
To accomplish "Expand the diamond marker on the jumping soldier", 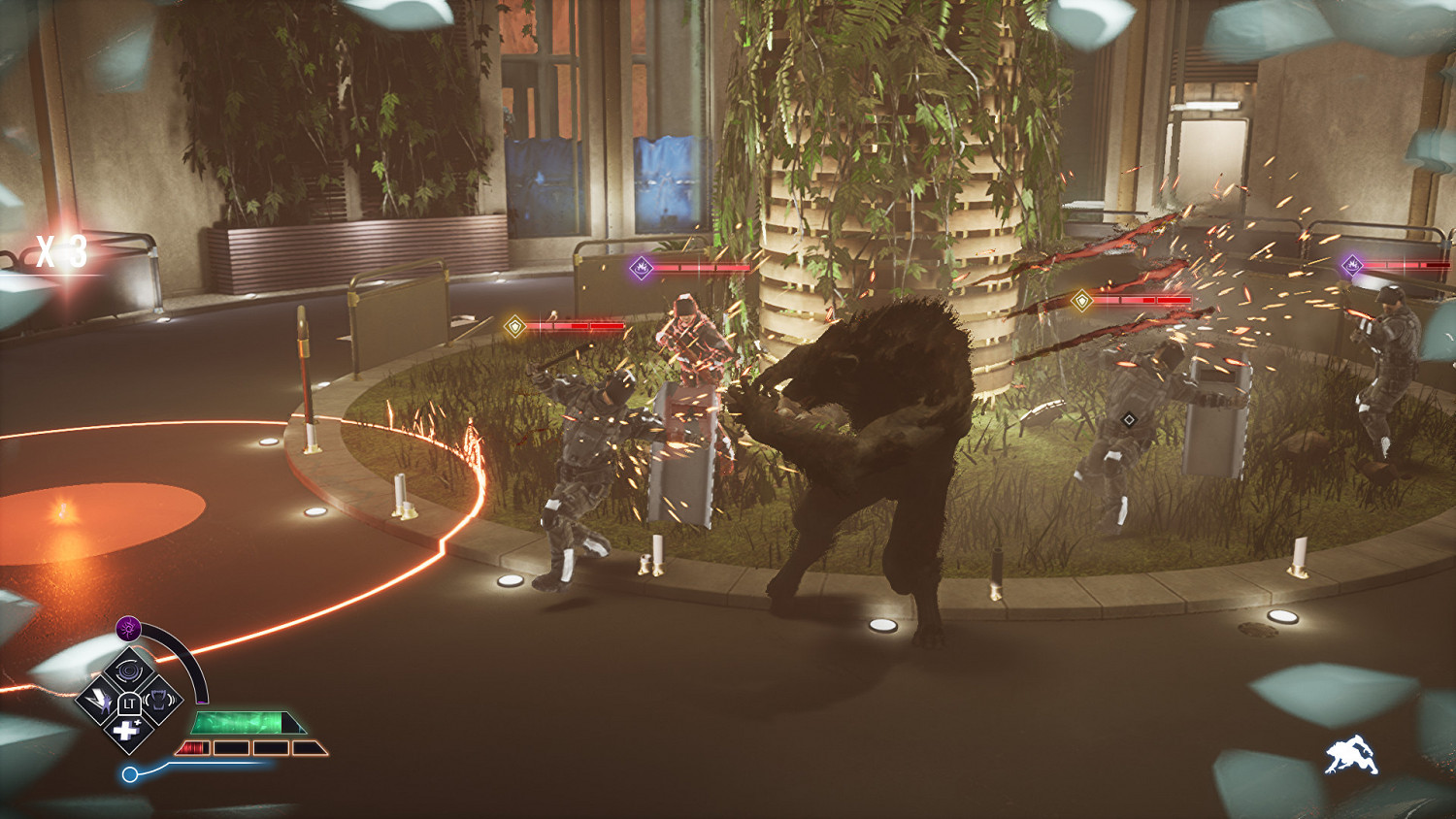I will click(x=1128, y=419).
